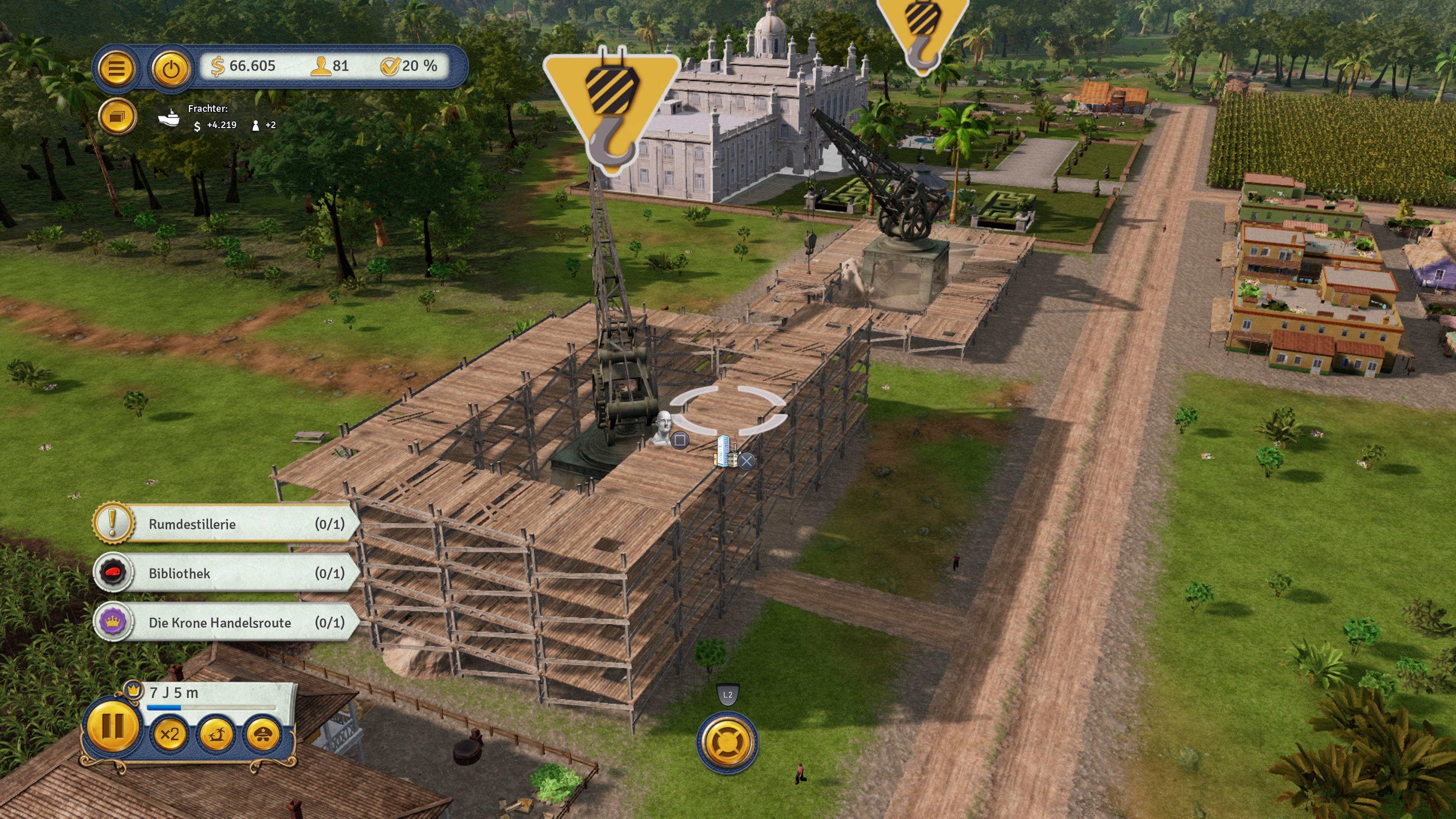Open the 20% approval checkmark icon

[x=391, y=66]
